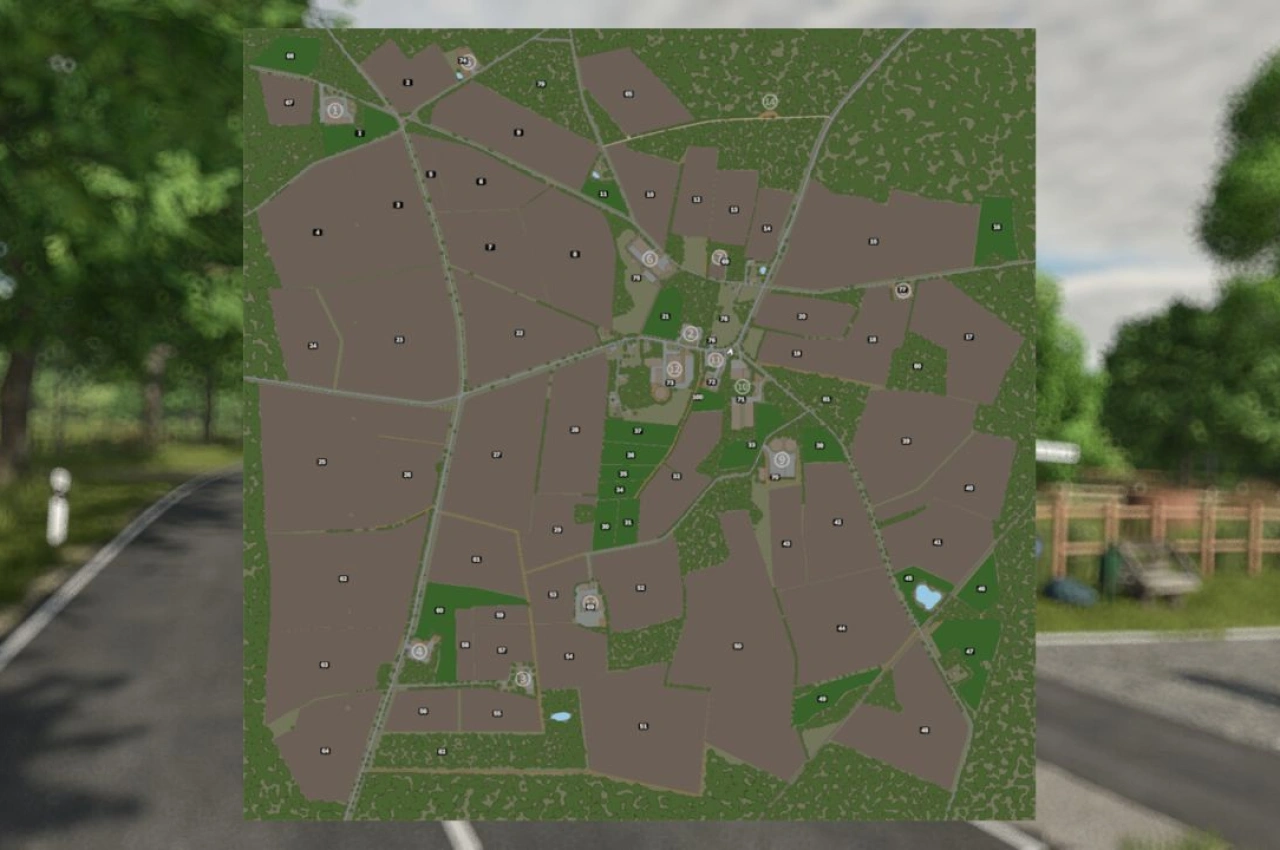Click the circled marker 2 in the village center
The width and height of the screenshot is (1280, 850).
point(690,333)
